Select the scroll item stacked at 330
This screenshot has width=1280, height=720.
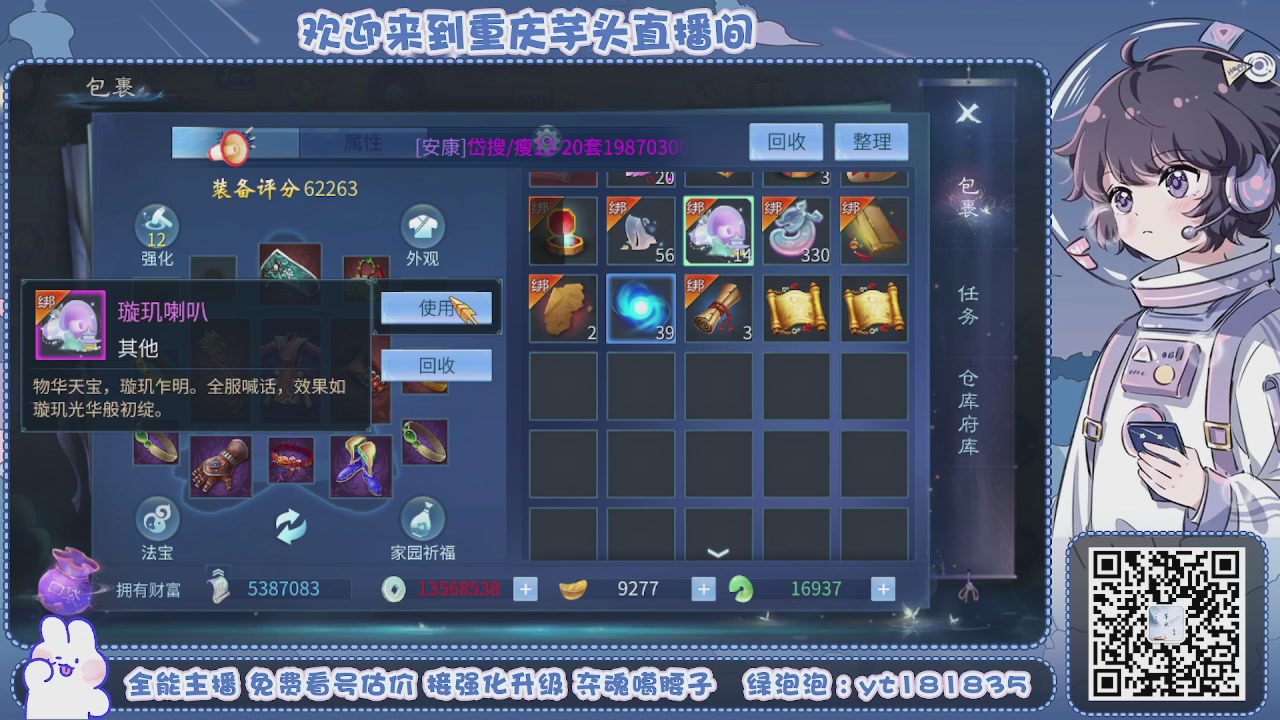tap(797, 229)
